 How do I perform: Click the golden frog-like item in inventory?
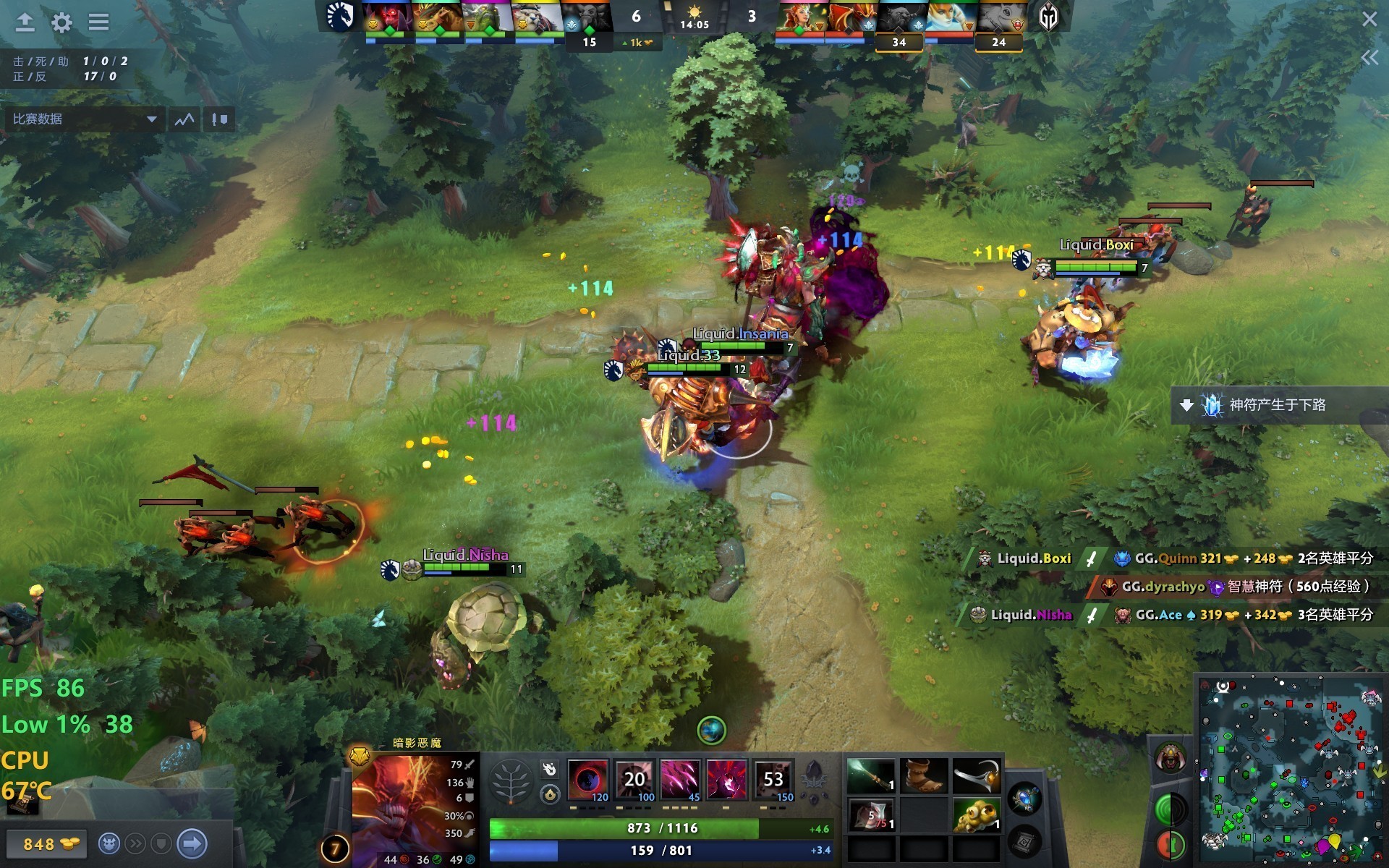pos(976,815)
